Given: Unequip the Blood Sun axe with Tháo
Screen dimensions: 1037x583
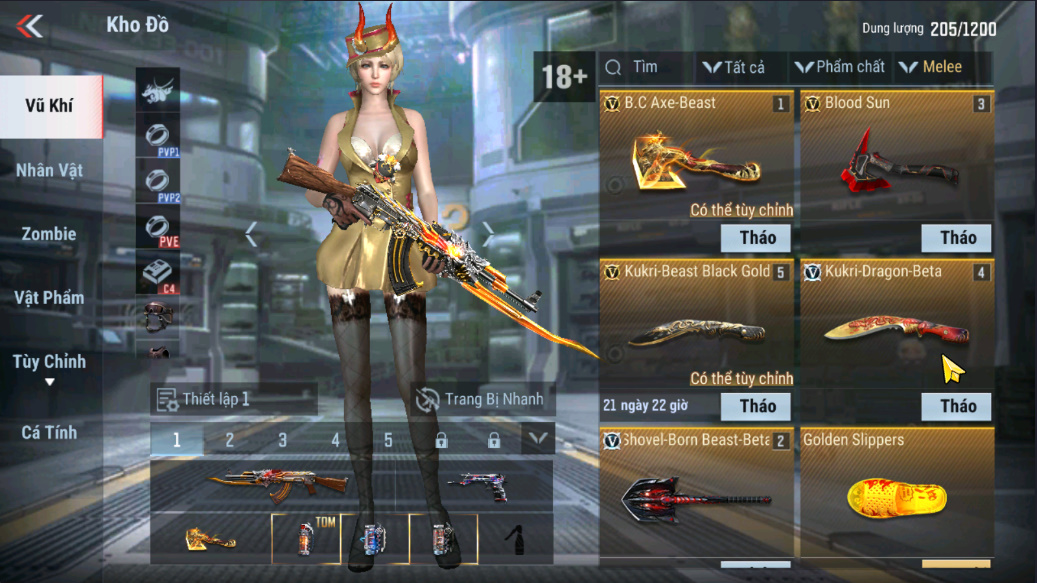Looking at the screenshot, I should point(957,238).
